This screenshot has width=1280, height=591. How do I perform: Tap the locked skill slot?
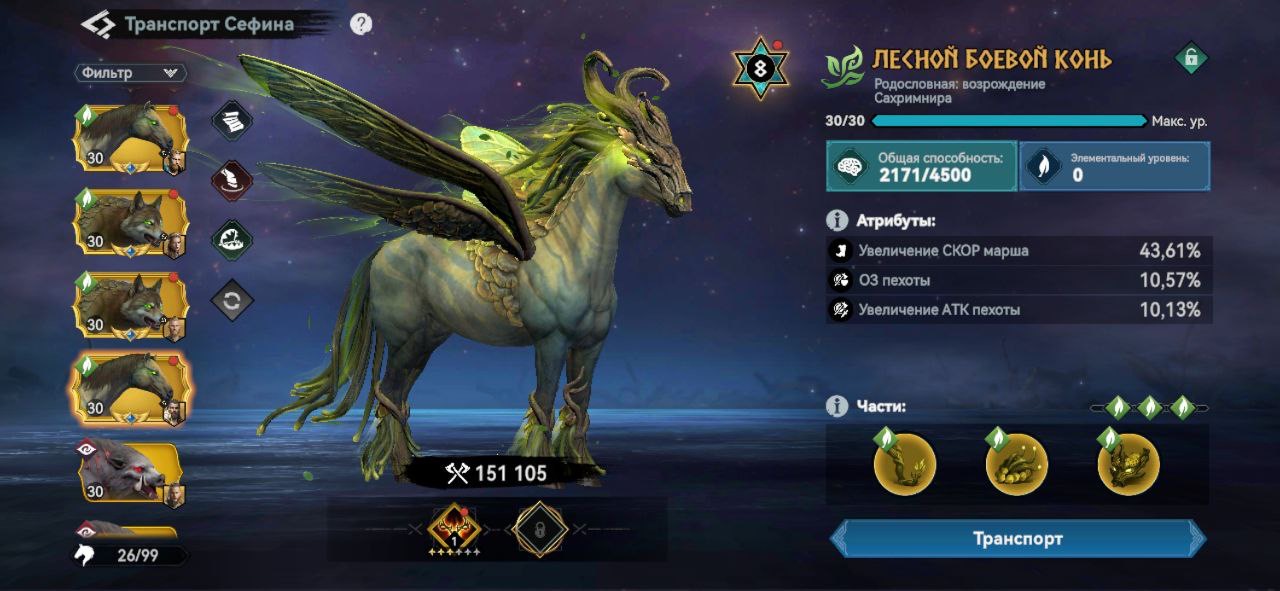540,528
